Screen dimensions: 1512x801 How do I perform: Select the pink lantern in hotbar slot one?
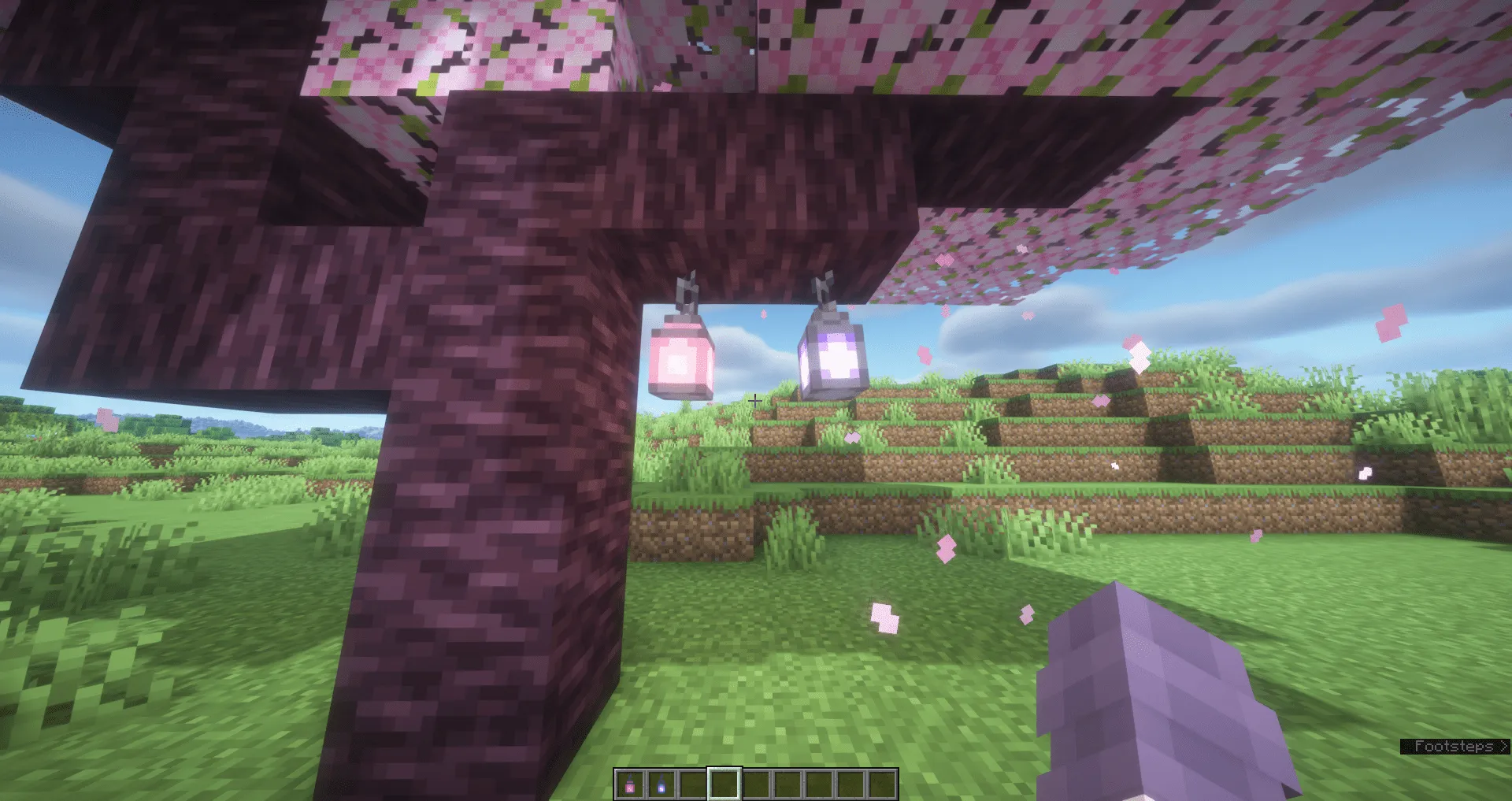[x=630, y=784]
